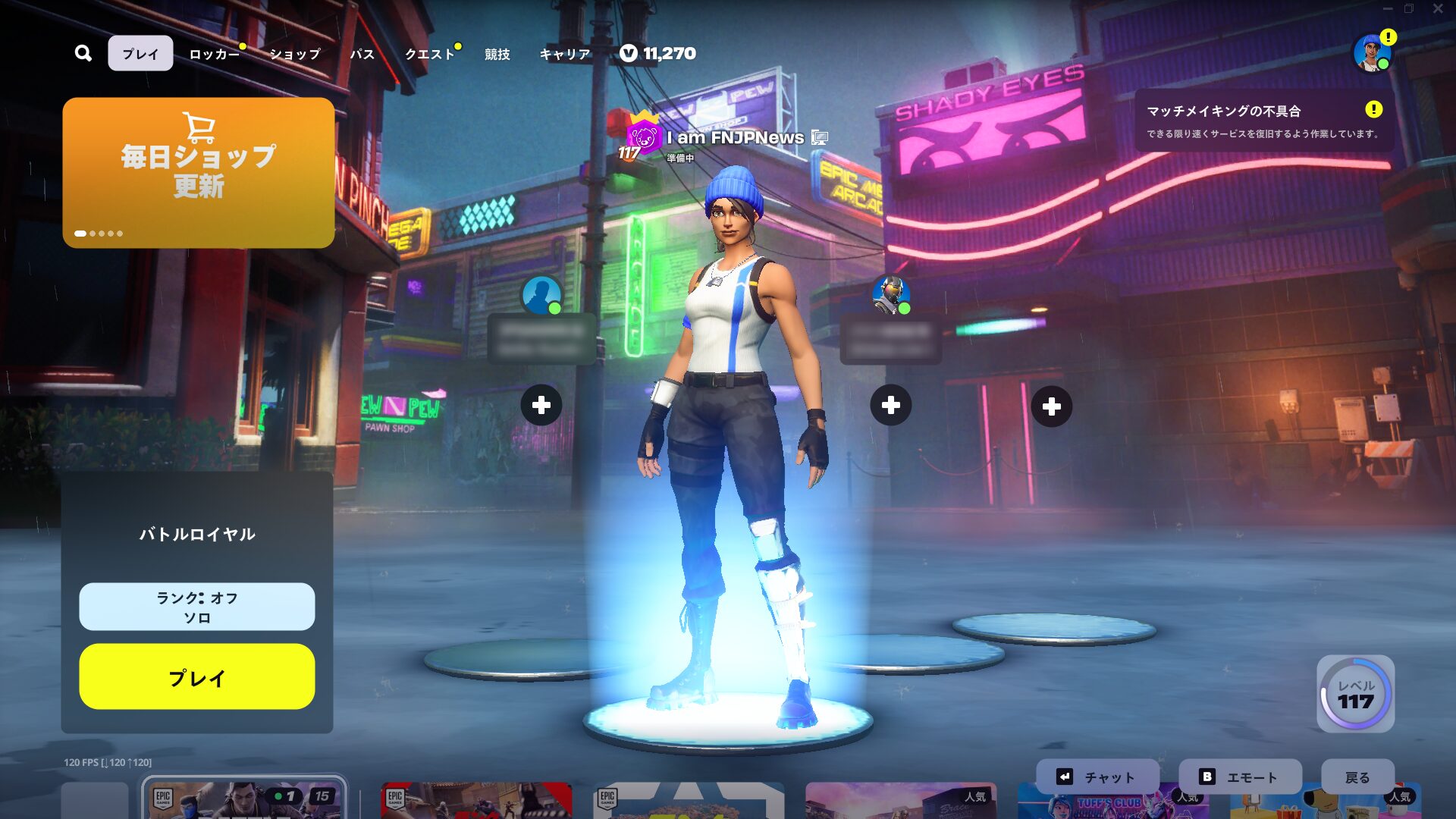The width and height of the screenshot is (1456, 819).
Task: Open the profile avatar in top corner
Action: point(1371,53)
